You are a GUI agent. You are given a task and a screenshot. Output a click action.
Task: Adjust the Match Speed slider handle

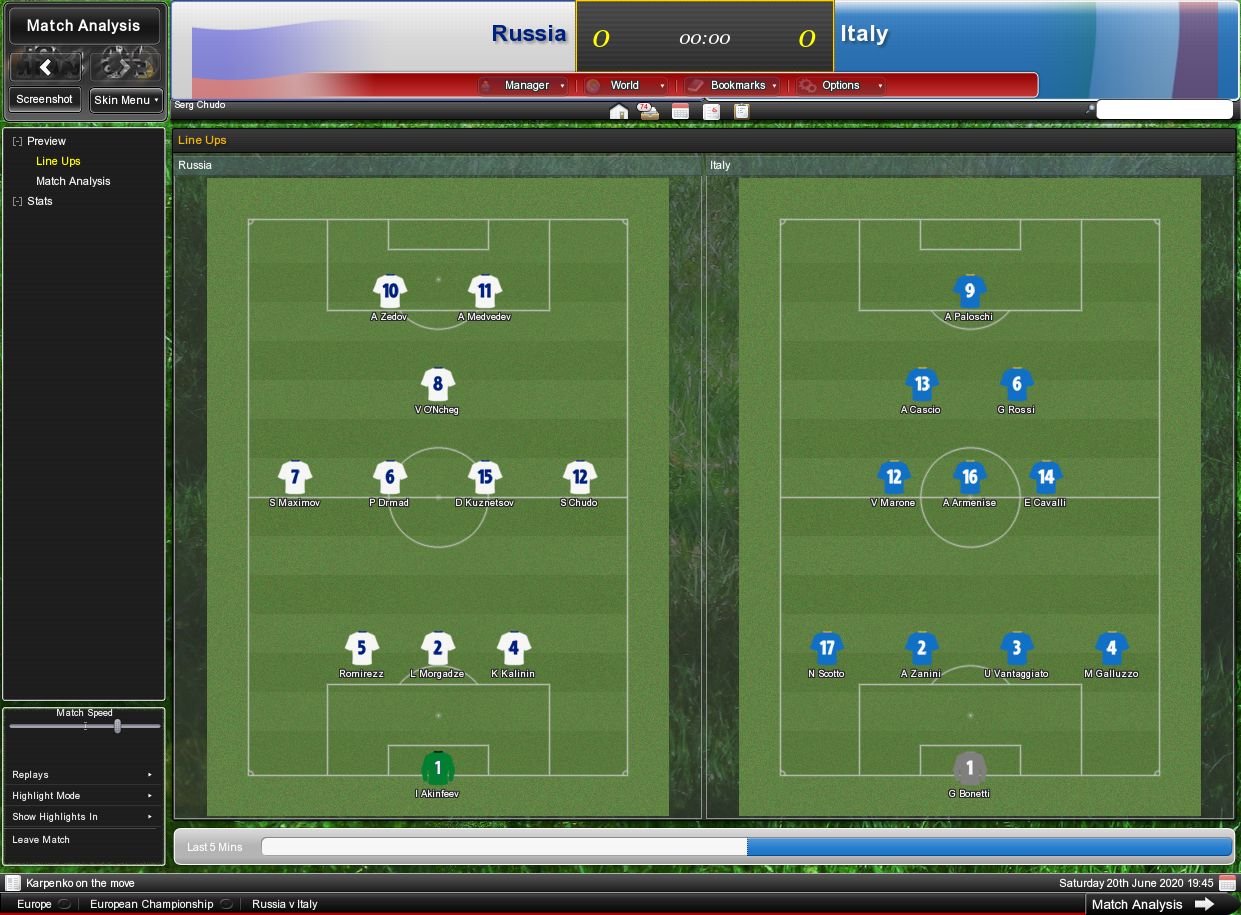tap(117, 726)
